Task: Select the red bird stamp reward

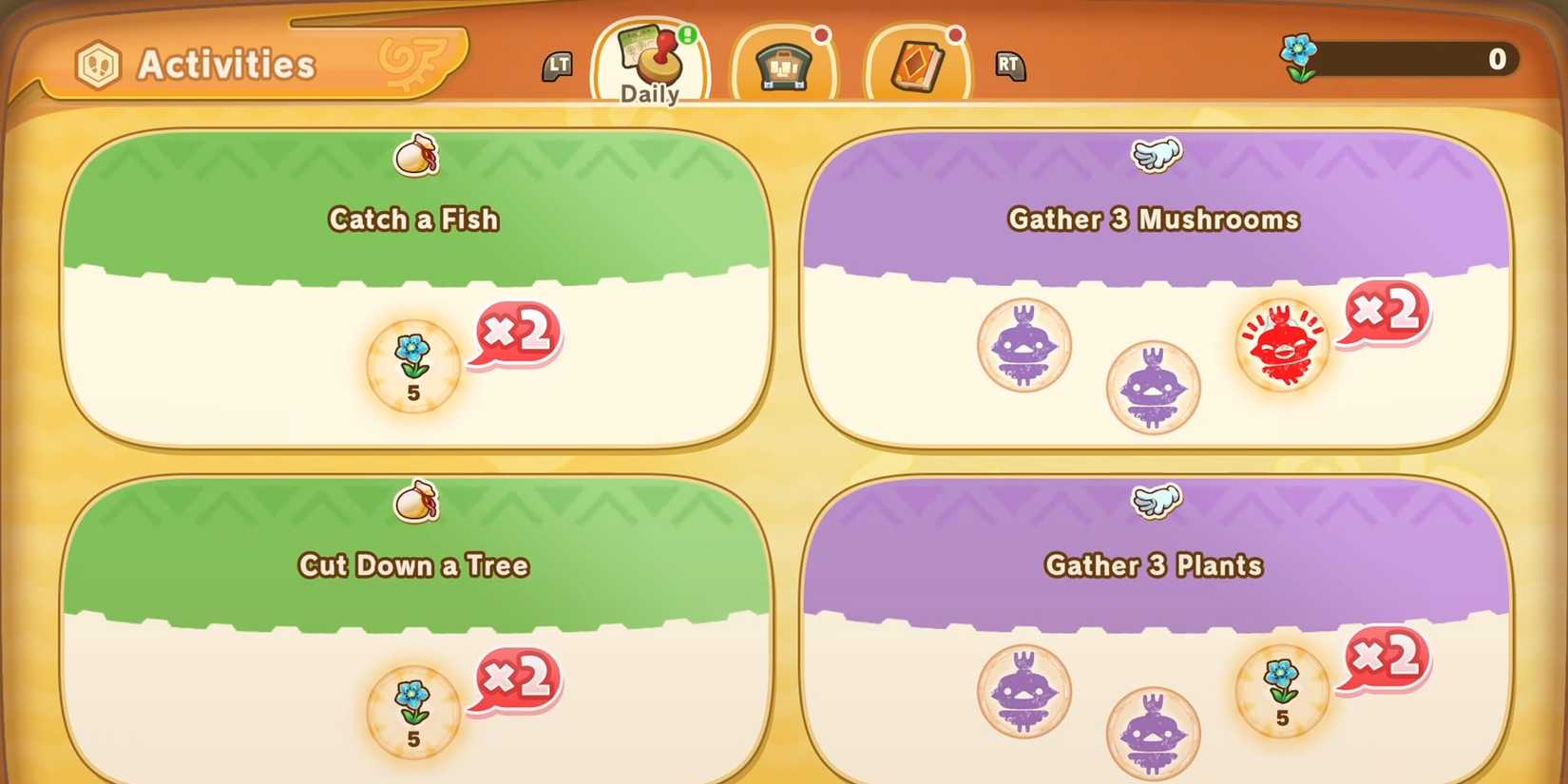Action: tap(1281, 345)
